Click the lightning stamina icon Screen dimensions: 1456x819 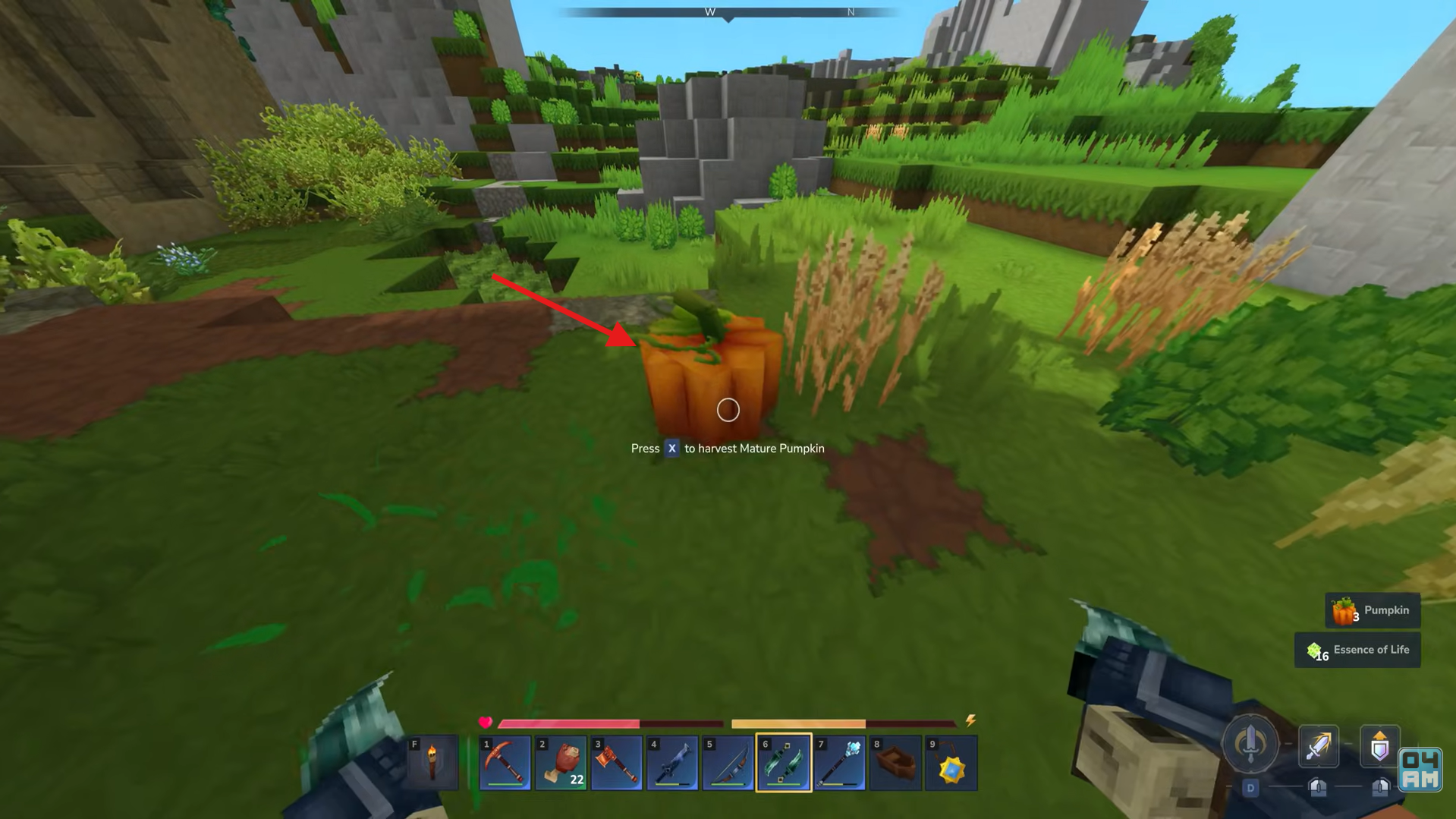[972, 723]
